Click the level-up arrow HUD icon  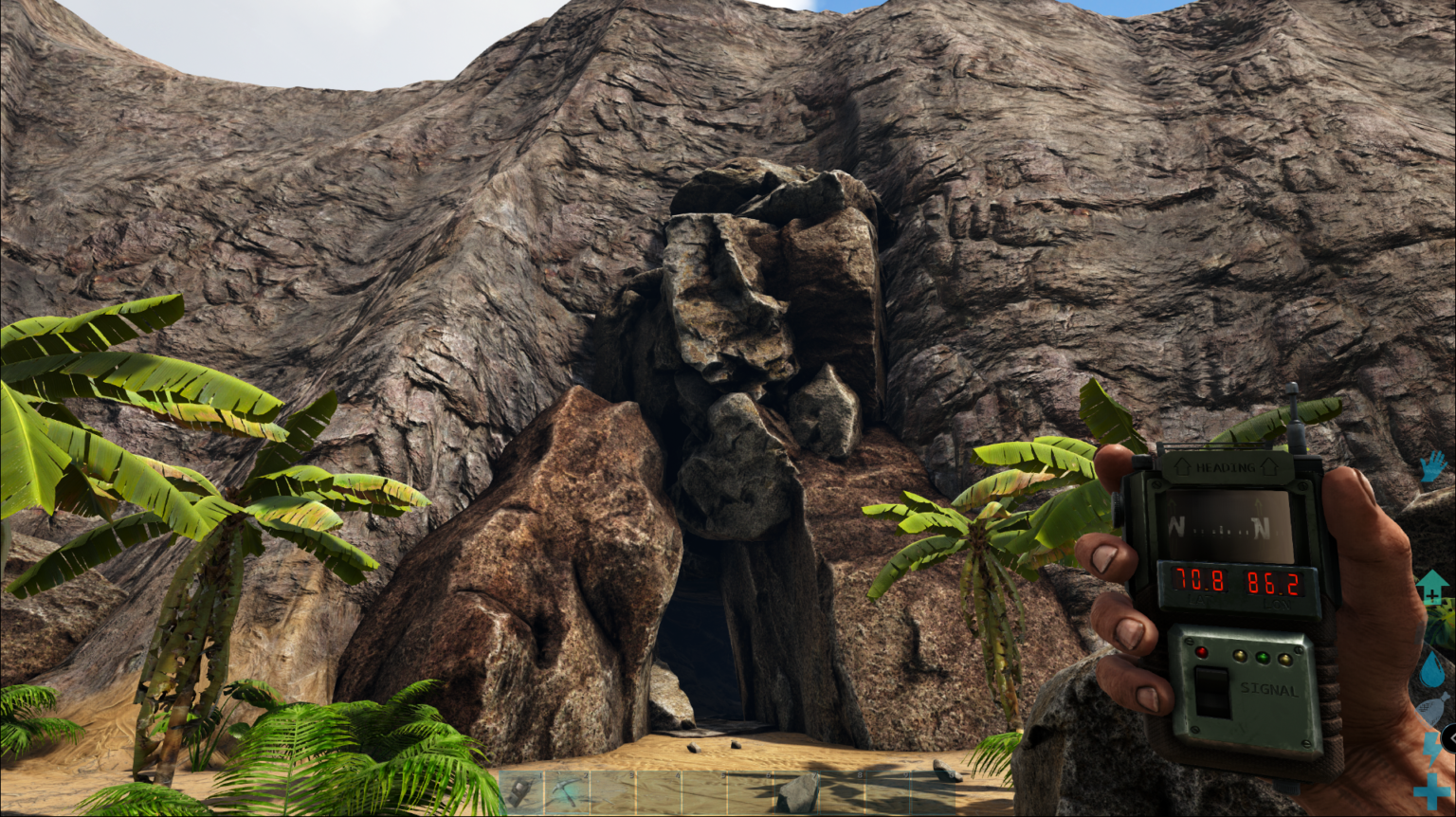coord(1434,584)
